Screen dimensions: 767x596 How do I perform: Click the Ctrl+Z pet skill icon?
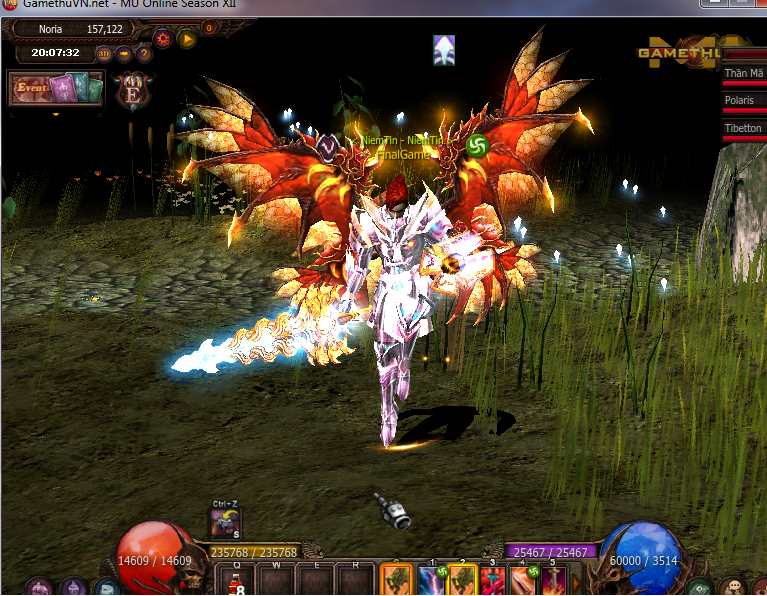click(224, 523)
